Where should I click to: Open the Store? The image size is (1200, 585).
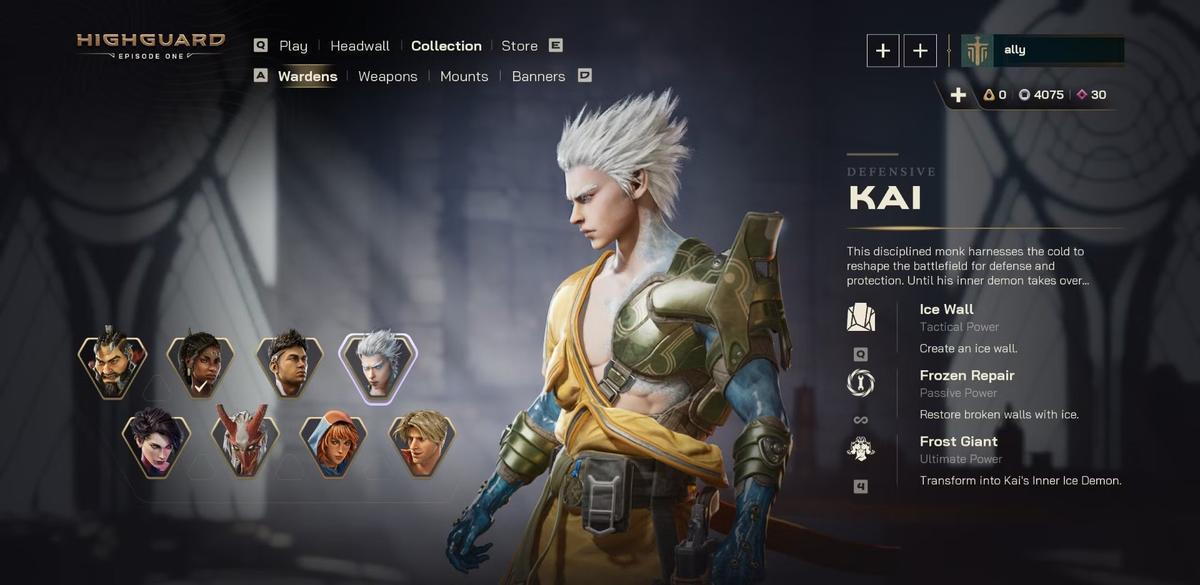pyautogui.click(x=519, y=46)
